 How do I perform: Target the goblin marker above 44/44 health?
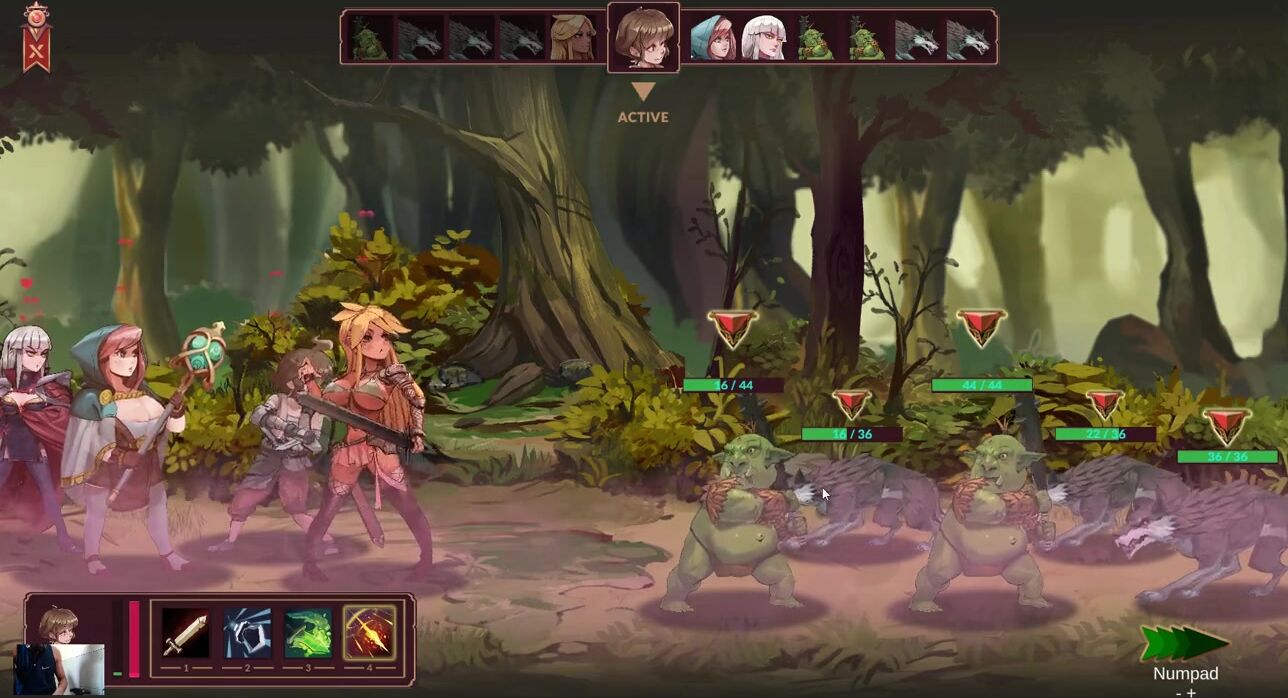point(981,328)
